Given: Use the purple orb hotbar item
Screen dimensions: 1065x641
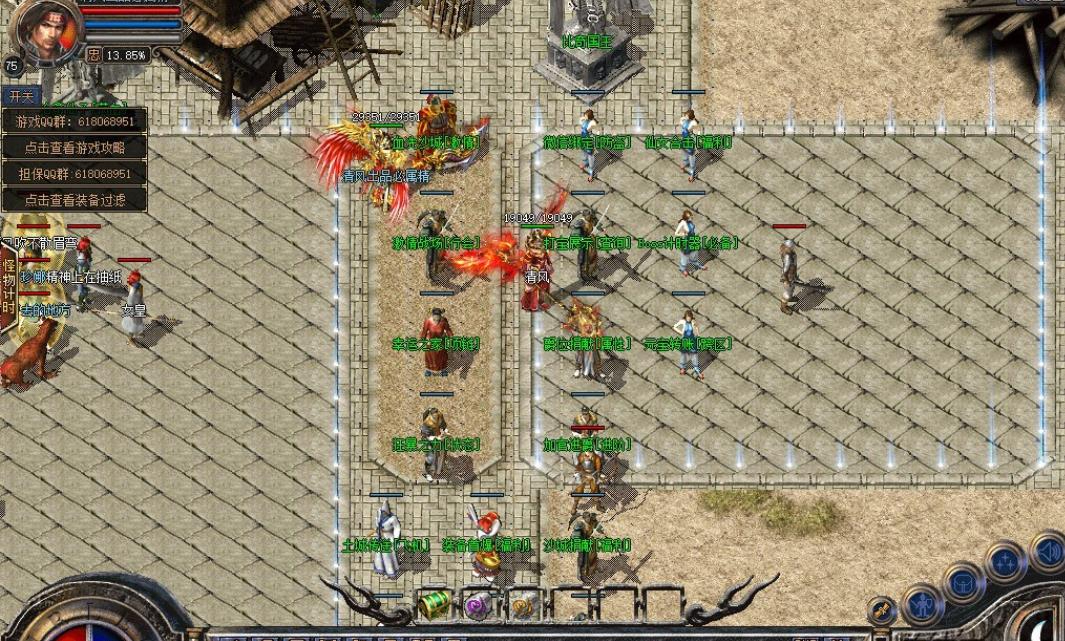Looking at the screenshot, I should pyautogui.click(x=477, y=604).
